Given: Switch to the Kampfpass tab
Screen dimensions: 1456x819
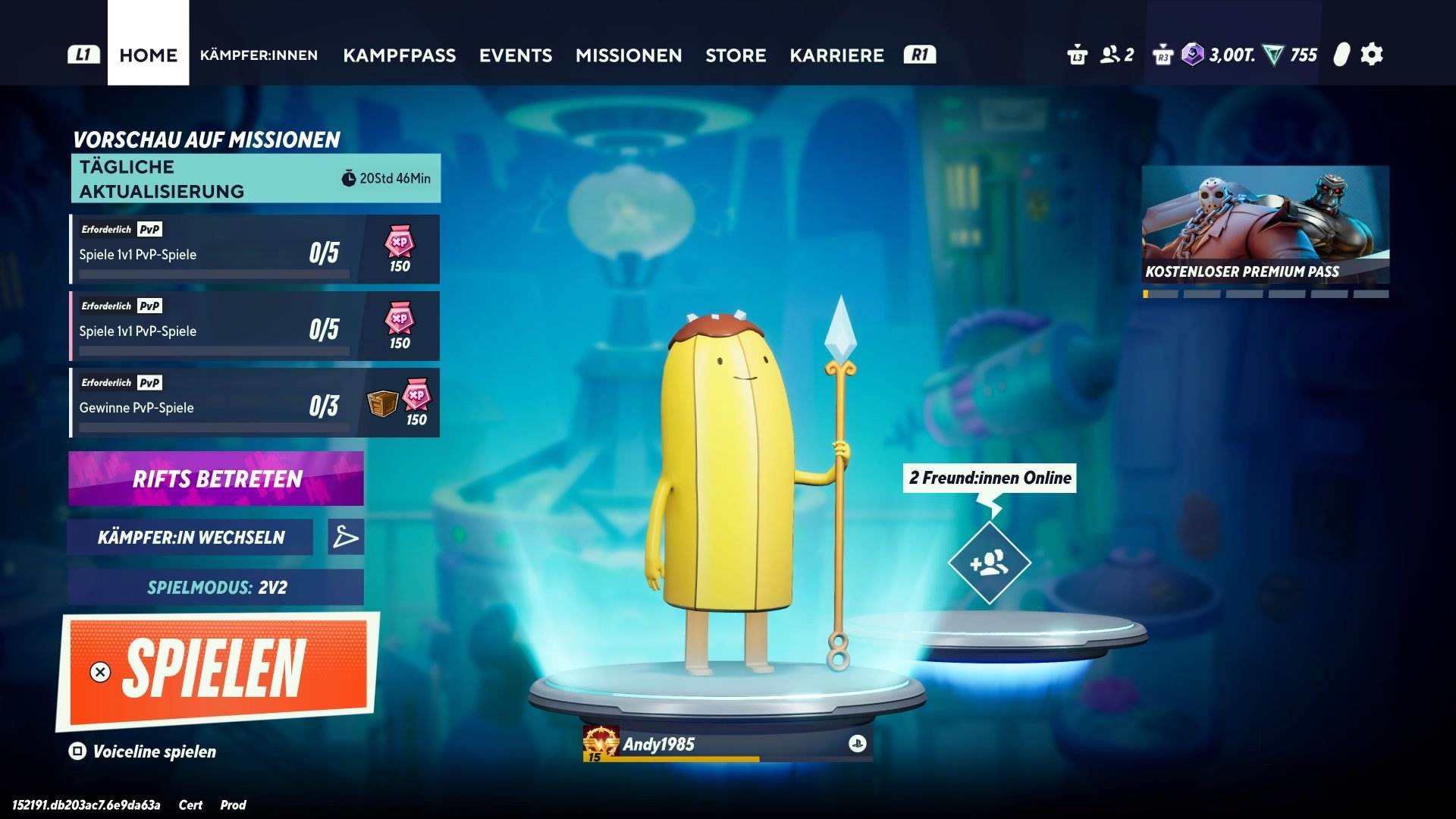Looking at the screenshot, I should 400,55.
